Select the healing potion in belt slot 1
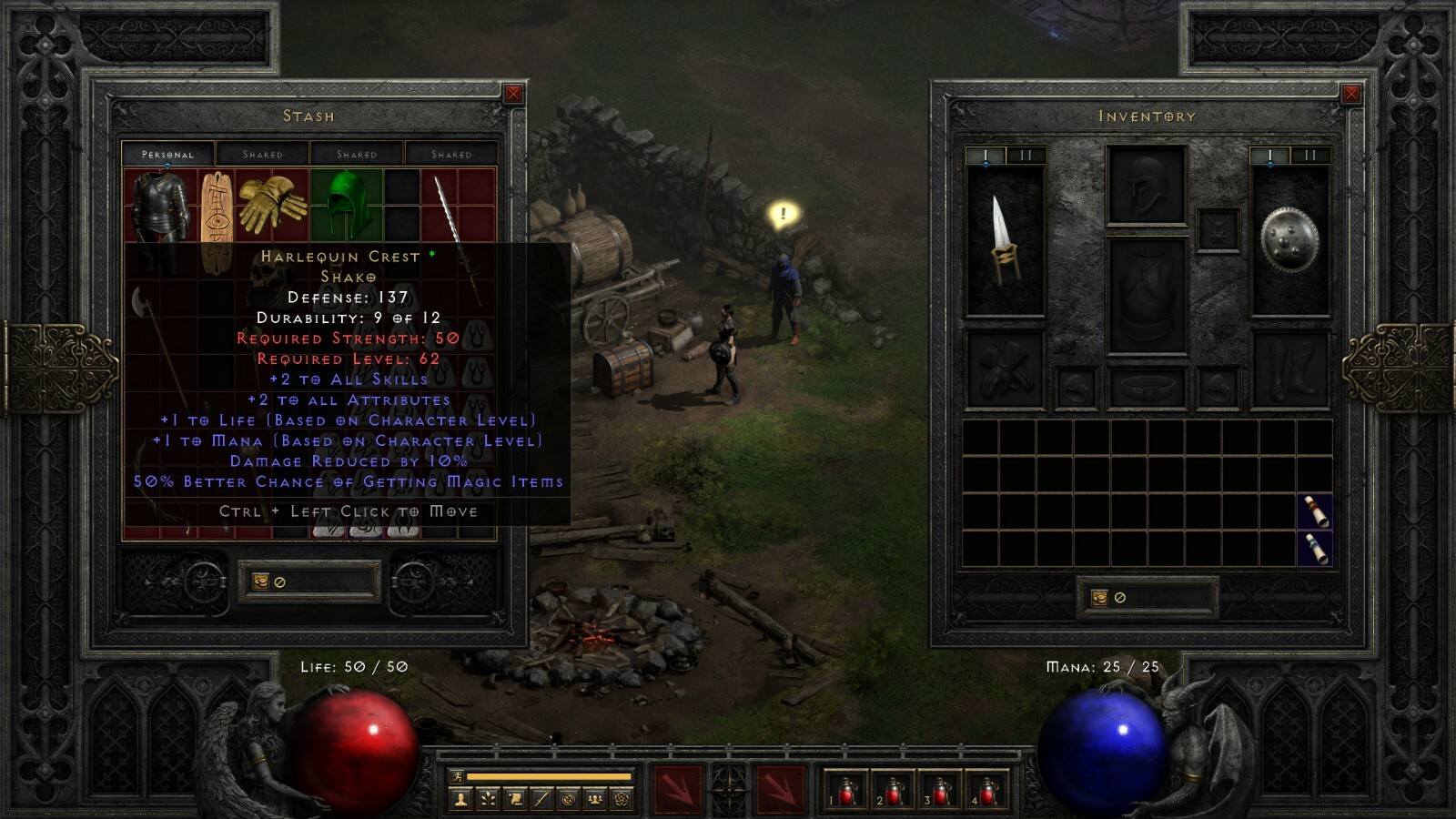 click(x=844, y=790)
